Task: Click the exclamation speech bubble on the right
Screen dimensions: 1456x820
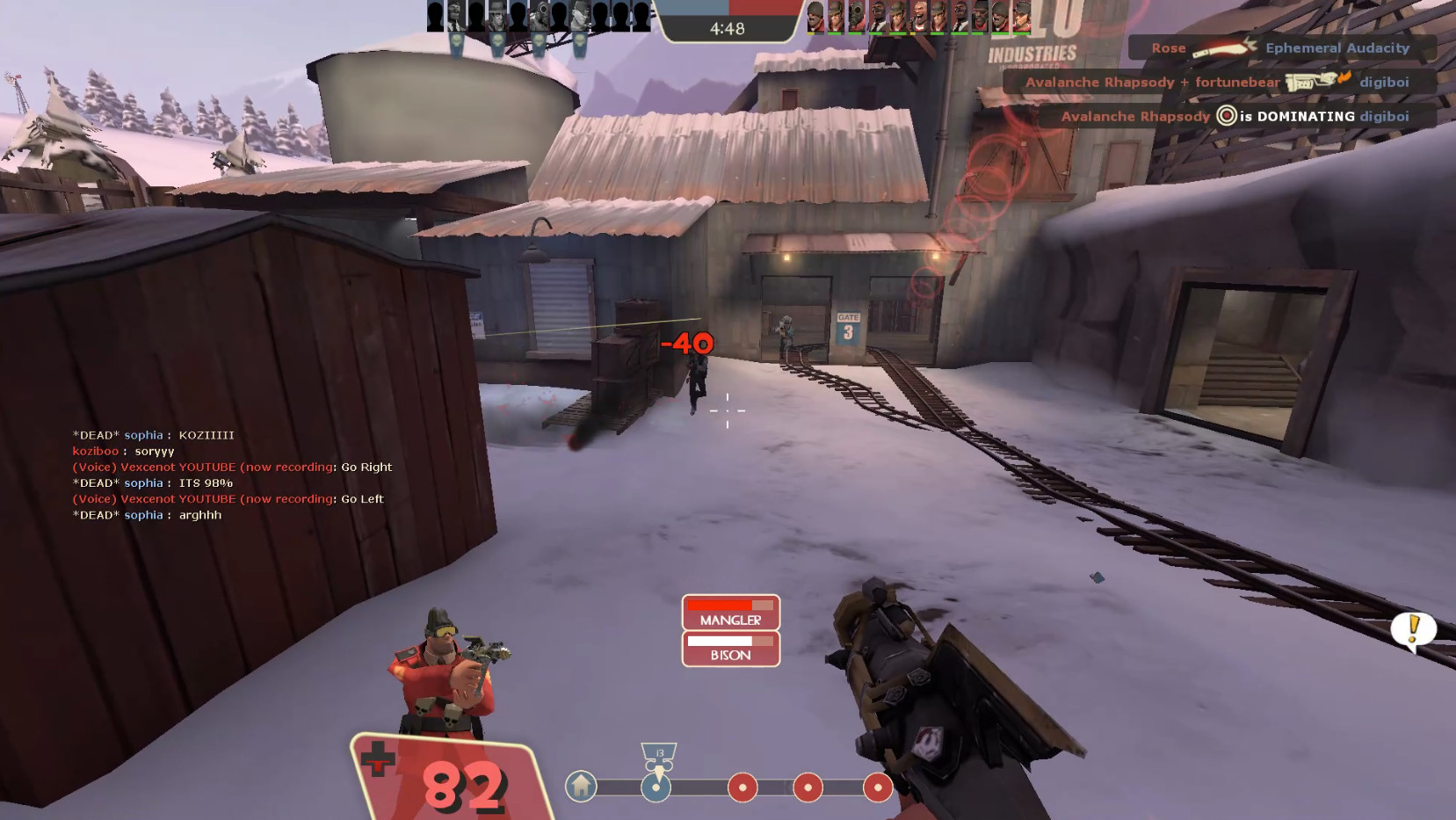Action: click(1413, 629)
